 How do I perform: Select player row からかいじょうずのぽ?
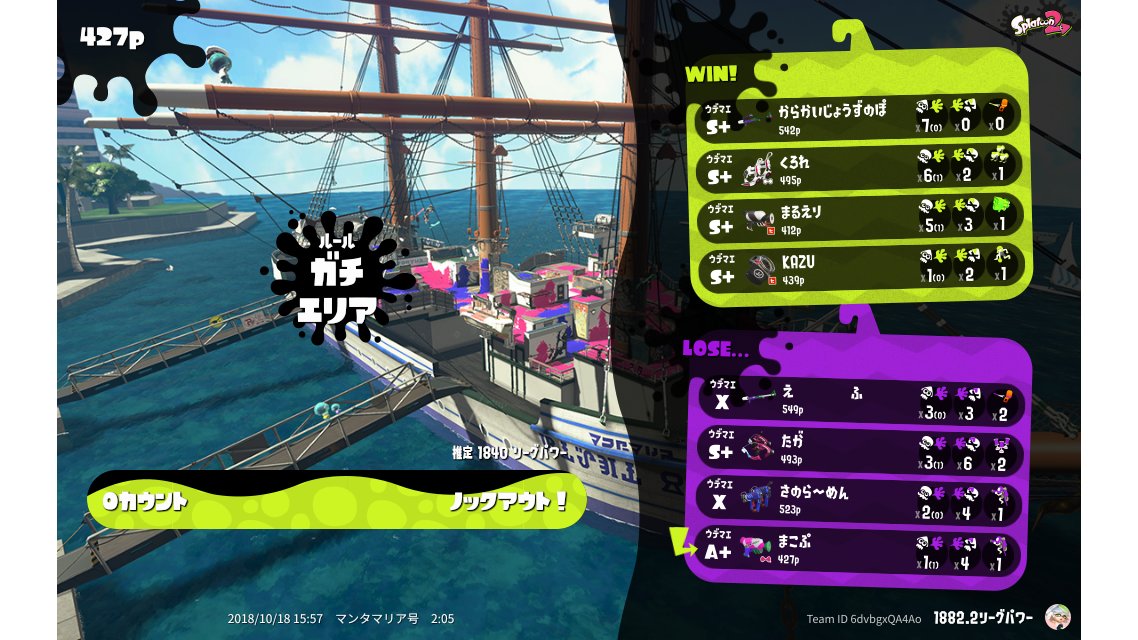[860, 117]
